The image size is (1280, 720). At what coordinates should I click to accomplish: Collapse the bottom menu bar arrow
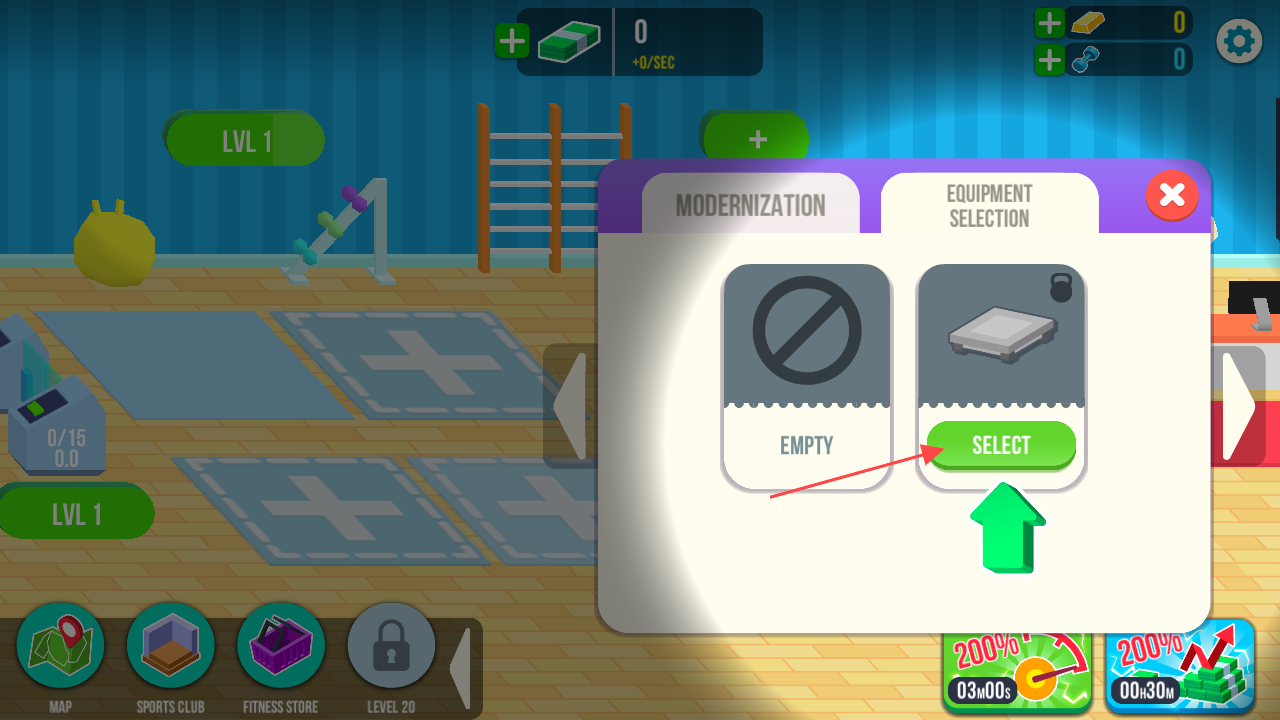coord(460,667)
